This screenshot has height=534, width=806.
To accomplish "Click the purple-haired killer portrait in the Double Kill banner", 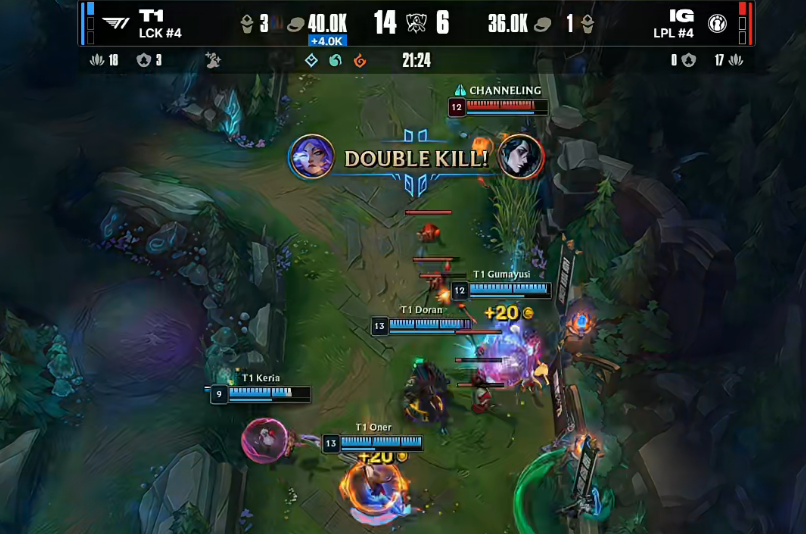I will point(312,157).
